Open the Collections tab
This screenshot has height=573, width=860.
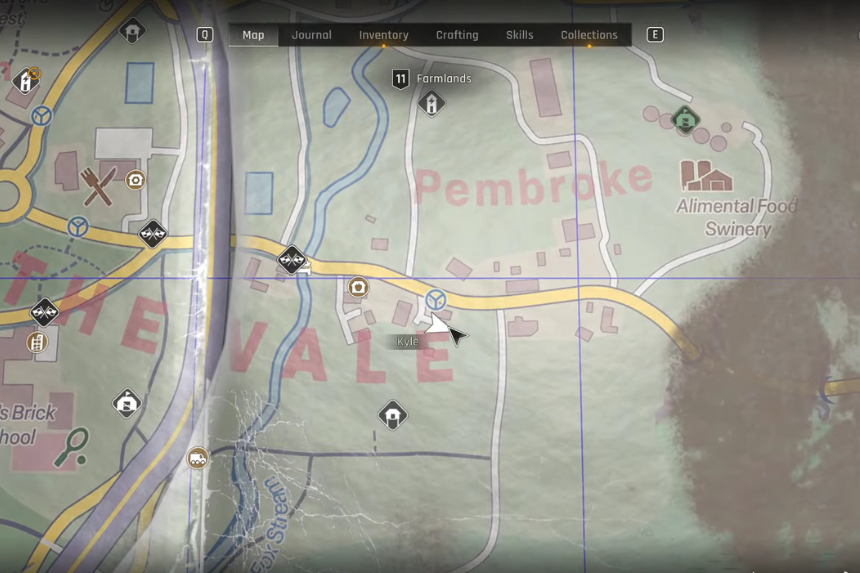pos(589,35)
